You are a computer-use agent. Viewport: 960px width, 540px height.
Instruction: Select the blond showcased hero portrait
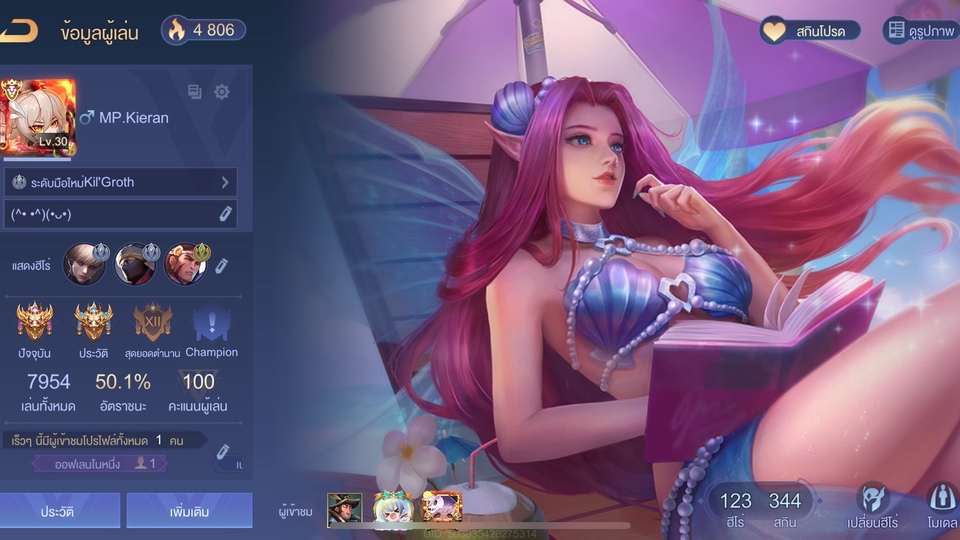tap(85, 265)
